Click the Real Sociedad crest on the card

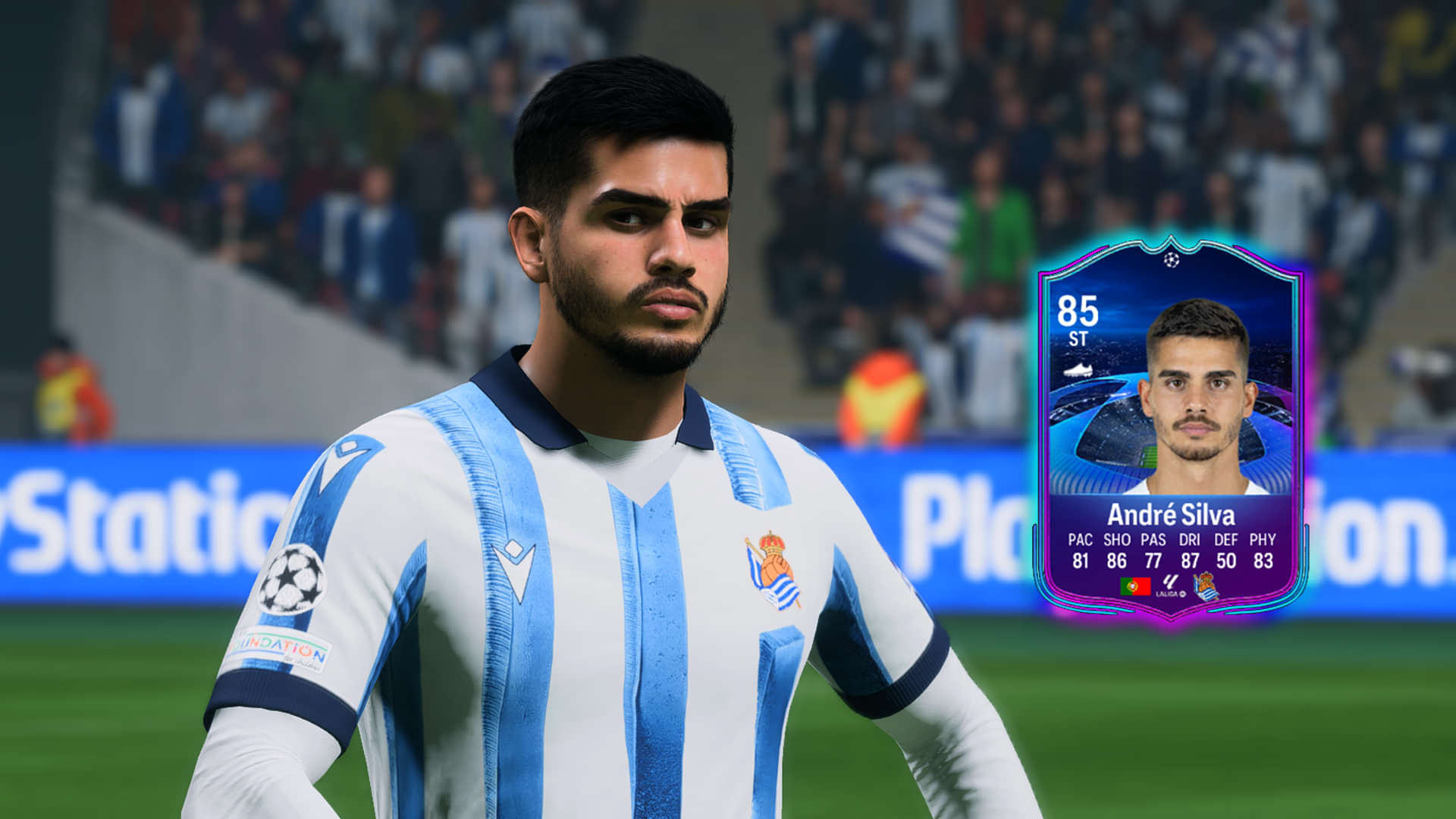pyautogui.click(x=1207, y=586)
